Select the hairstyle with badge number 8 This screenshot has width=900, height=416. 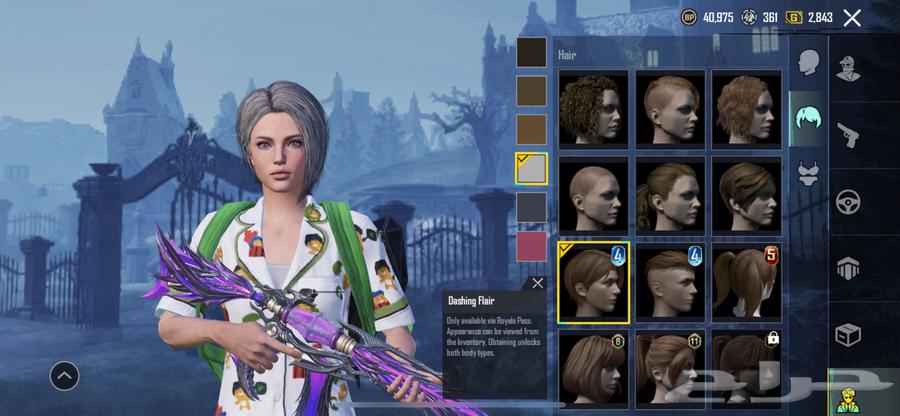[x=594, y=368]
